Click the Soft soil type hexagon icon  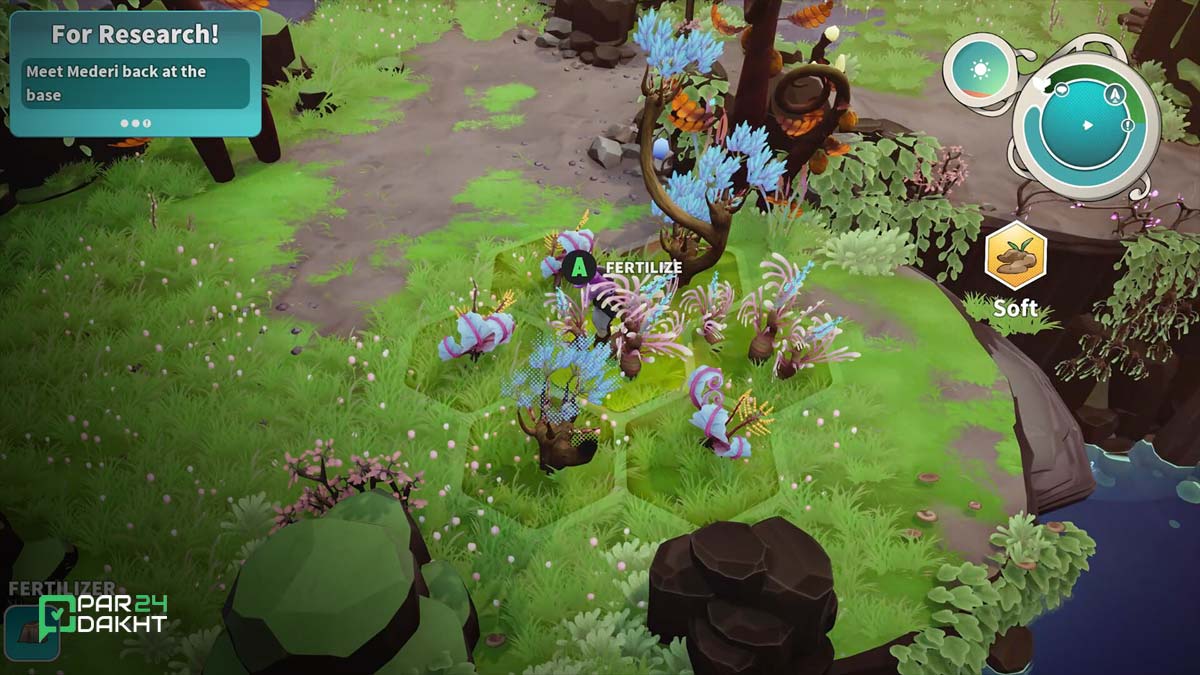point(1015,256)
